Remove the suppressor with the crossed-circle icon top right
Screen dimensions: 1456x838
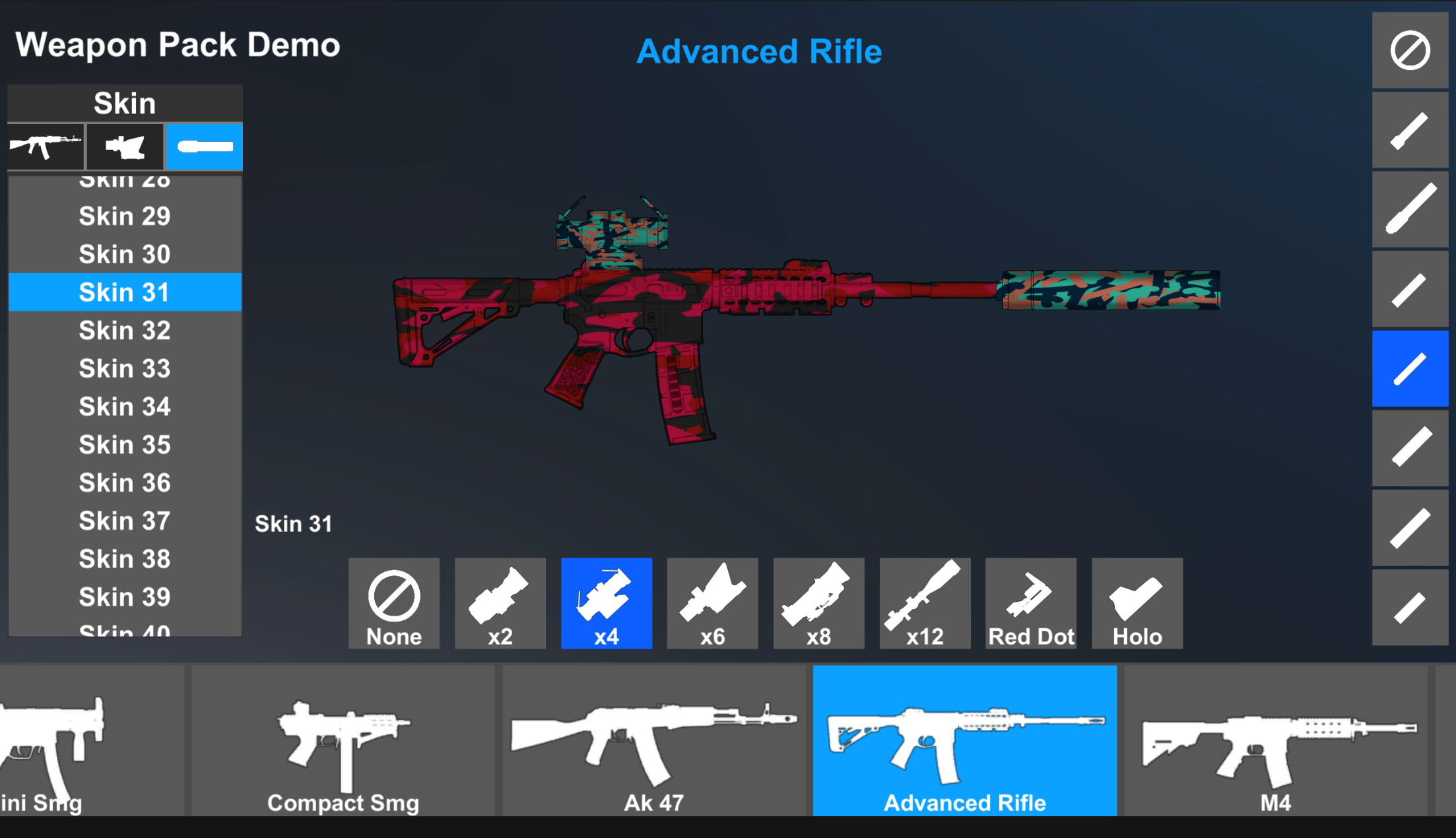1410,49
